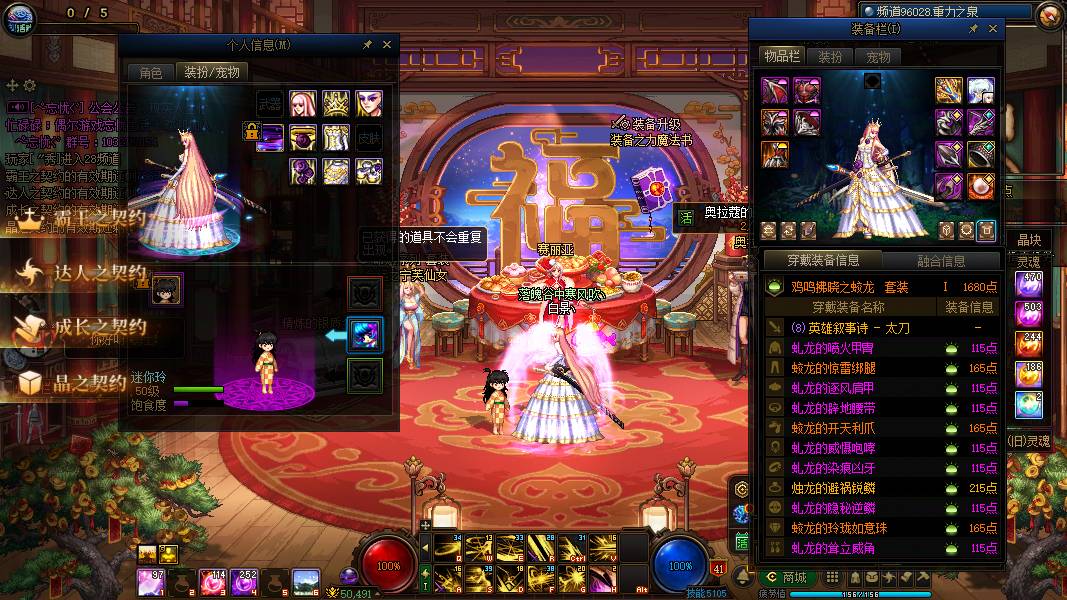This screenshot has height=600, width=1067.
Task: Switch to the 融合信息 tab
Action: click(x=941, y=261)
